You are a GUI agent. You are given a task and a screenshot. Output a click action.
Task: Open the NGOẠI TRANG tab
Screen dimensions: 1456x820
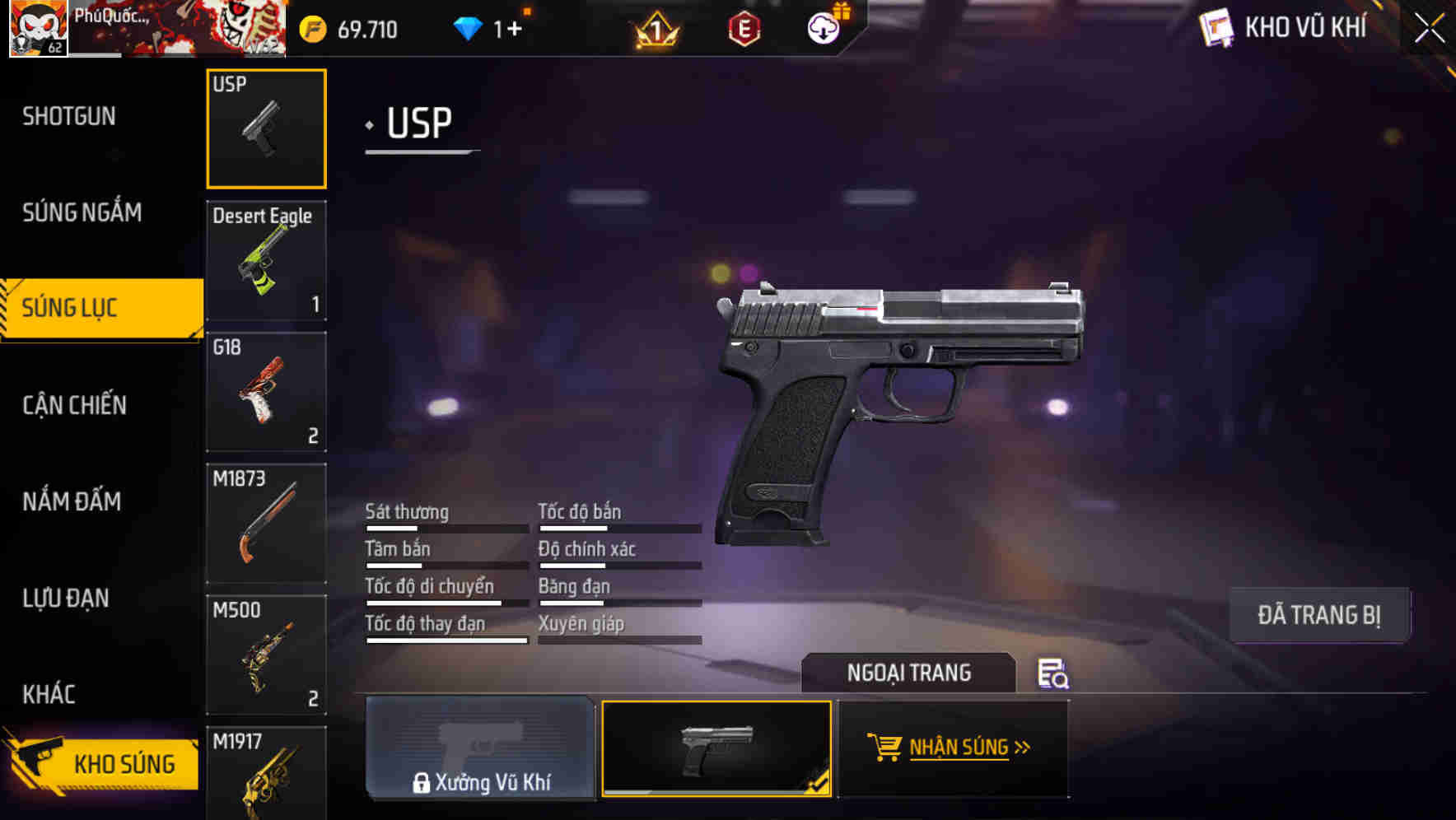(909, 673)
